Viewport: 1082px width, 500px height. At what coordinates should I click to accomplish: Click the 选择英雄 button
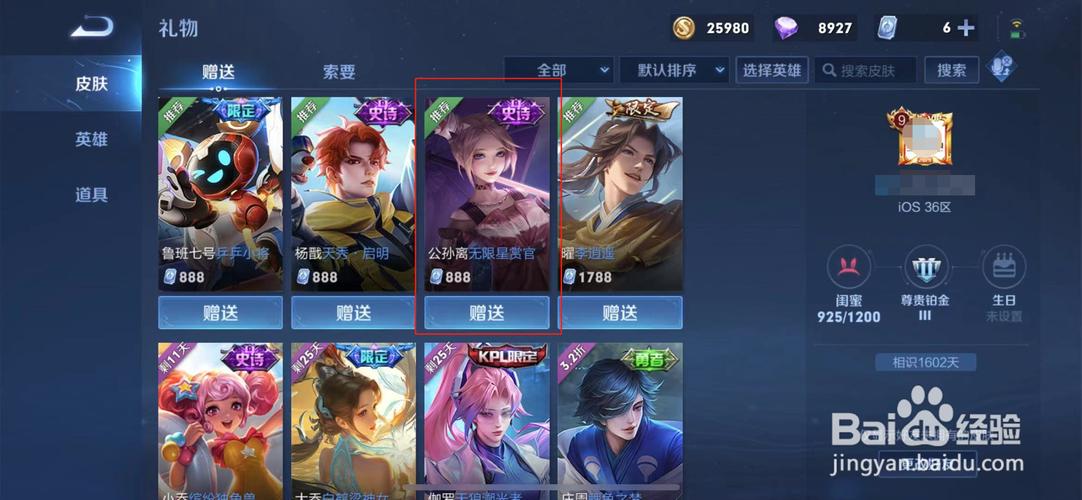click(771, 70)
